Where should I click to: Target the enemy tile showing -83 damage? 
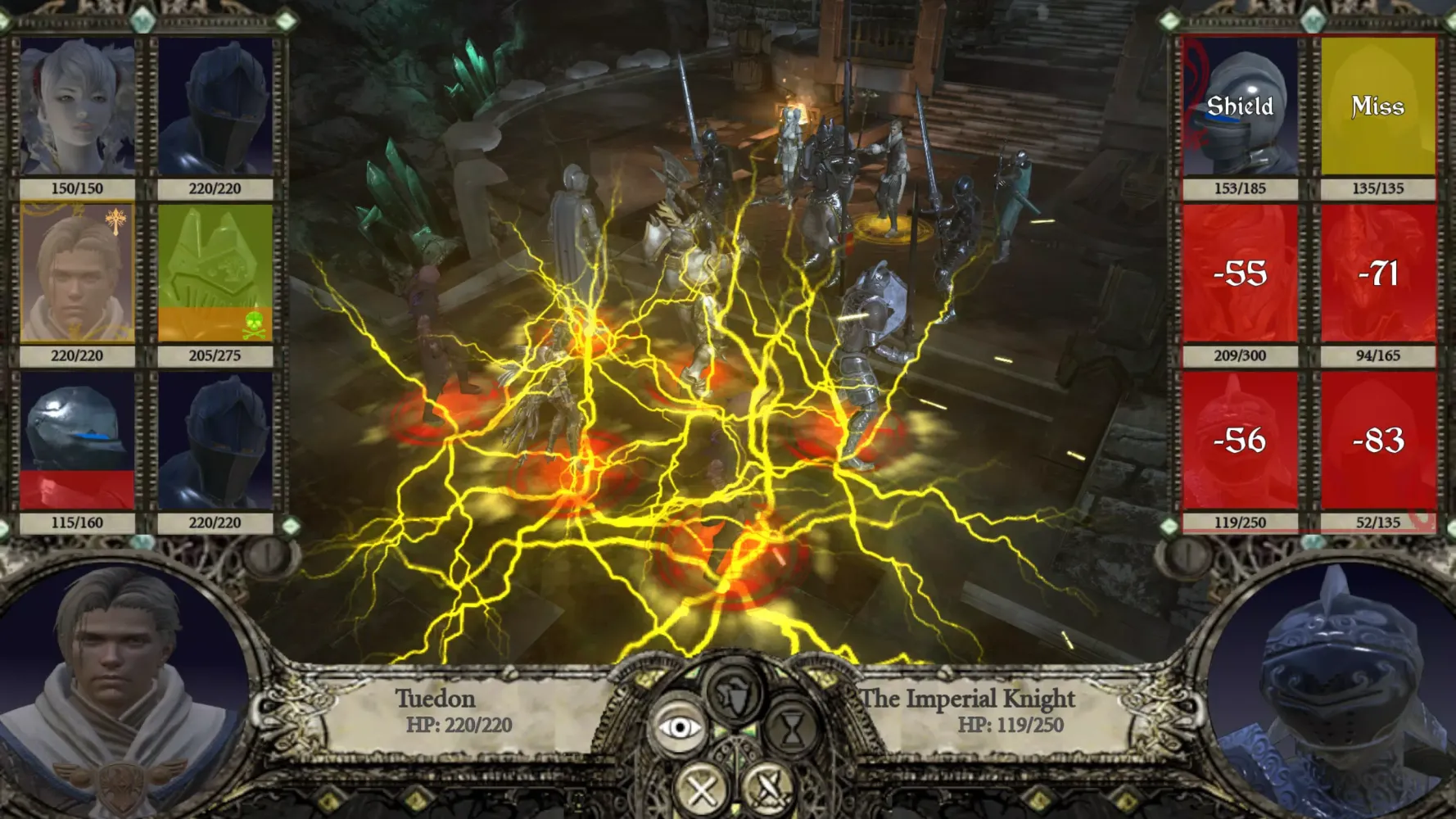pyautogui.click(x=1377, y=441)
